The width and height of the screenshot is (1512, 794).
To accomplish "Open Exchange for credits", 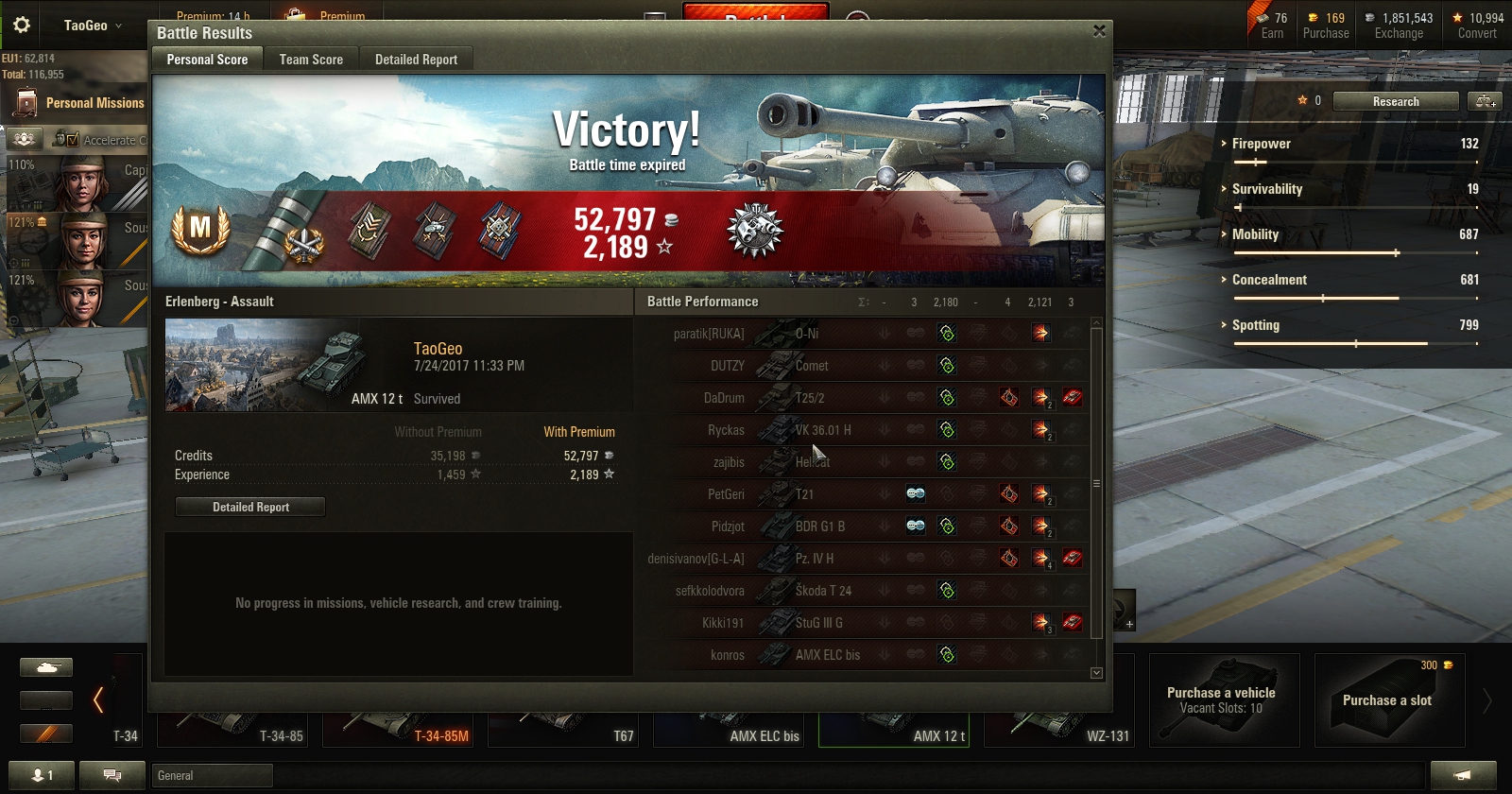I will click(x=1399, y=26).
